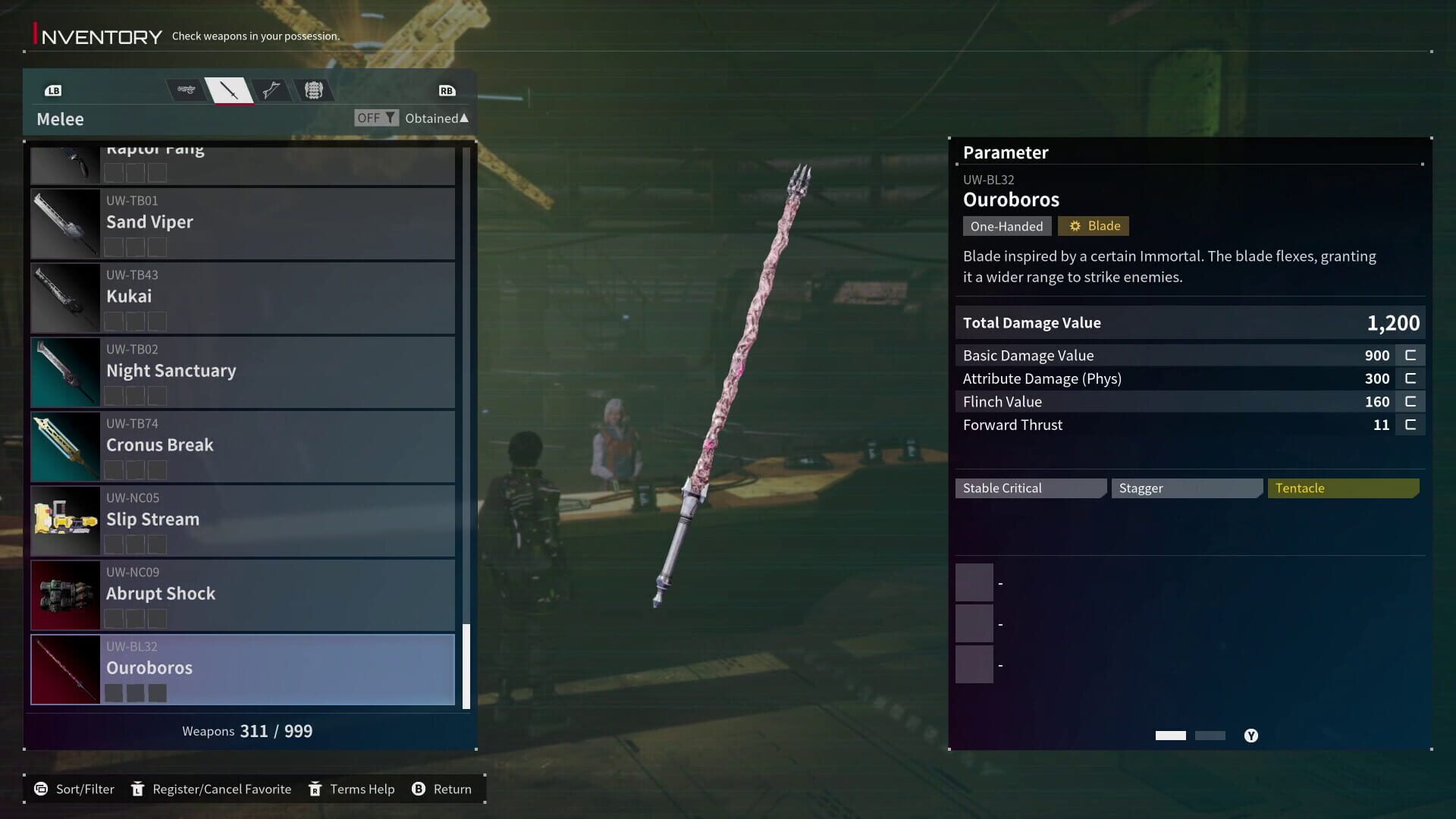Open the filter funnel dropdown
Image resolution: width=1456 pixels, height=819 pixels.
(x=391, y=118)
